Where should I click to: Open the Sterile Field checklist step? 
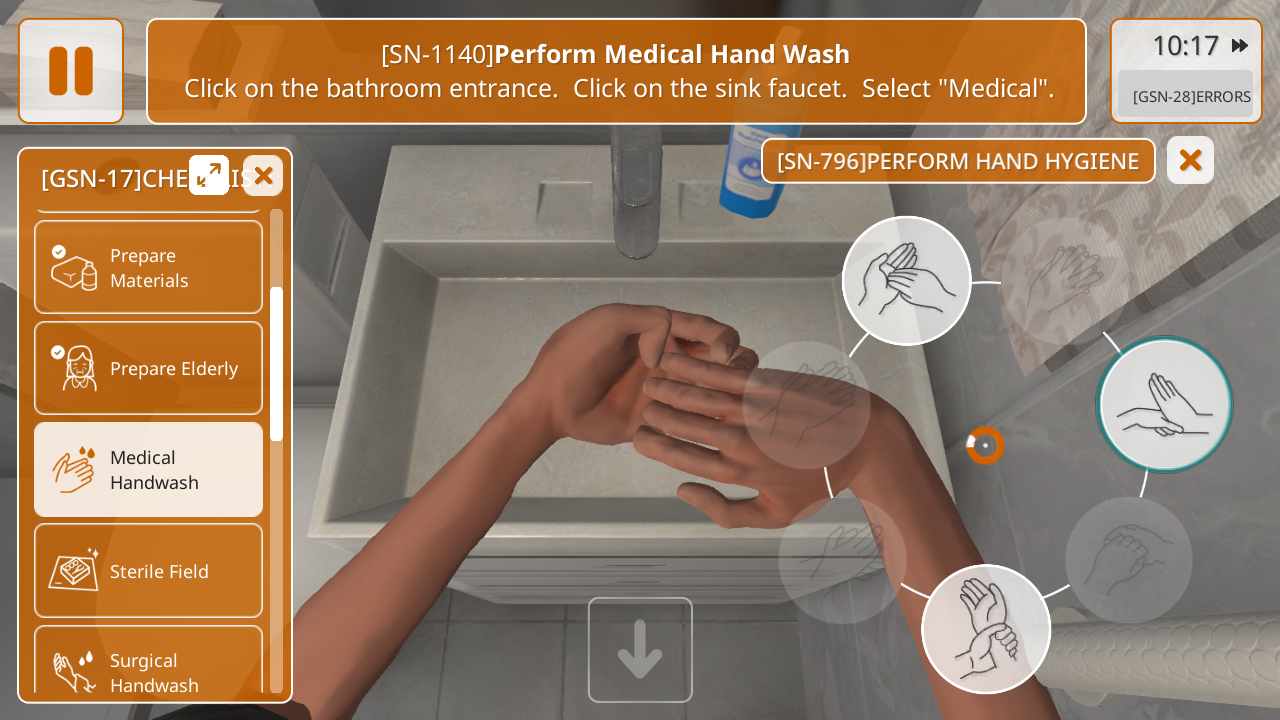tap(148, 571)
